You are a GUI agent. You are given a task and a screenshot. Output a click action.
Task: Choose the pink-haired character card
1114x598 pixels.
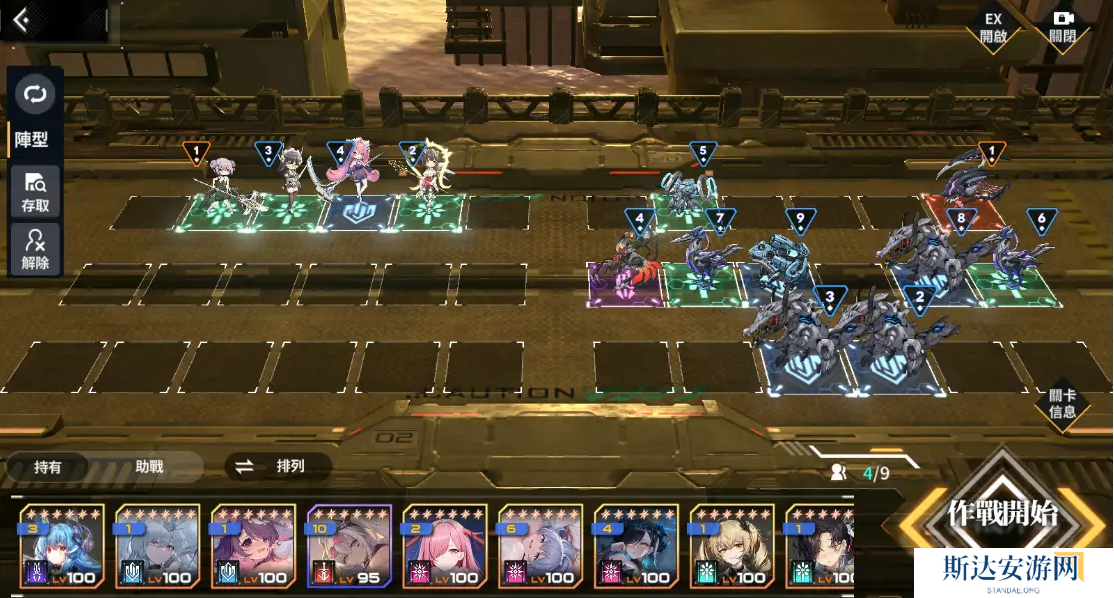tap(444, 546)
